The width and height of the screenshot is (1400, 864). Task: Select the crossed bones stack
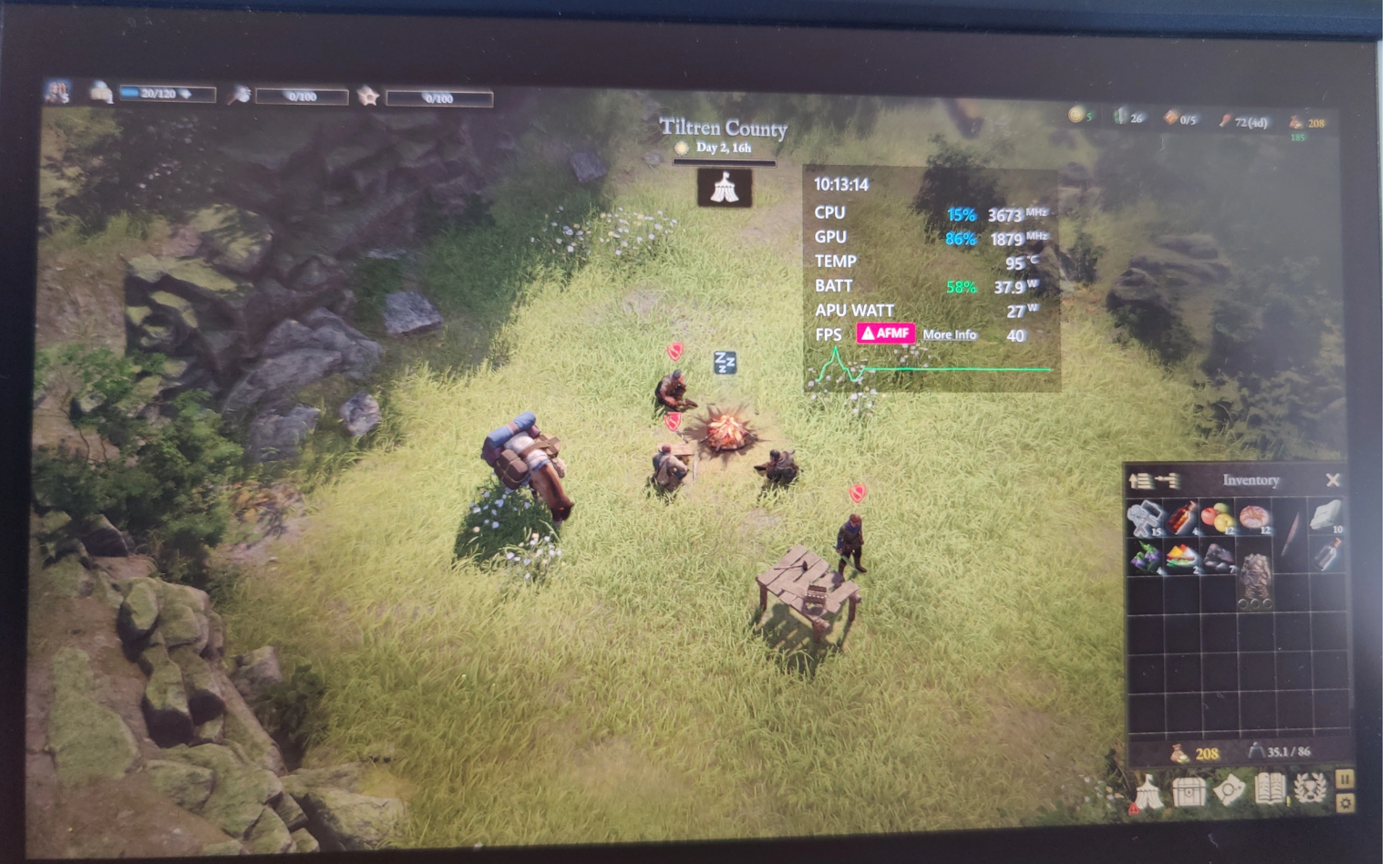1146,519
